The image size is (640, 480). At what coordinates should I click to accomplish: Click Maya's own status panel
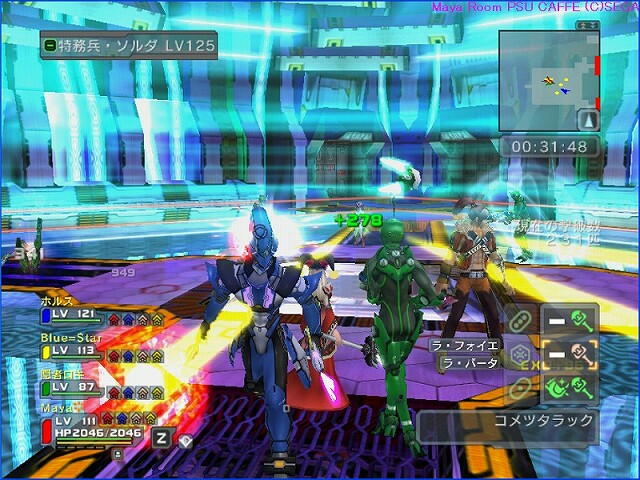point(90,427)
